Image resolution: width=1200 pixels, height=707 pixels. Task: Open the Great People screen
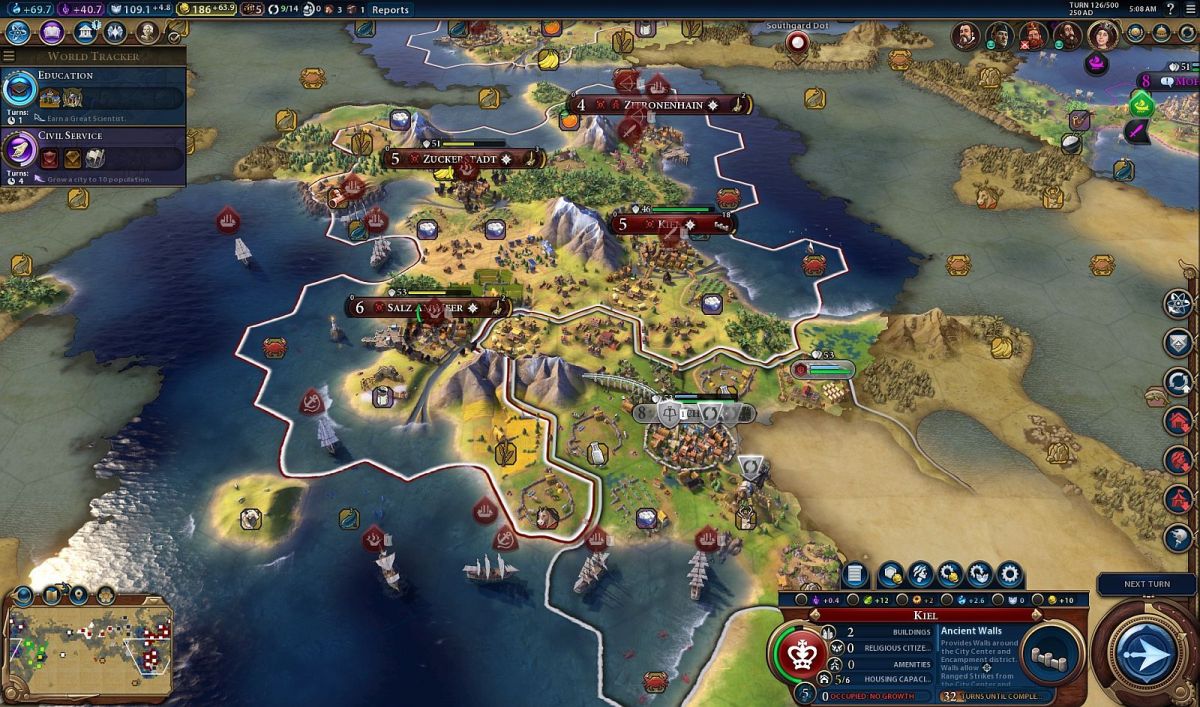[x=148, y=32]
